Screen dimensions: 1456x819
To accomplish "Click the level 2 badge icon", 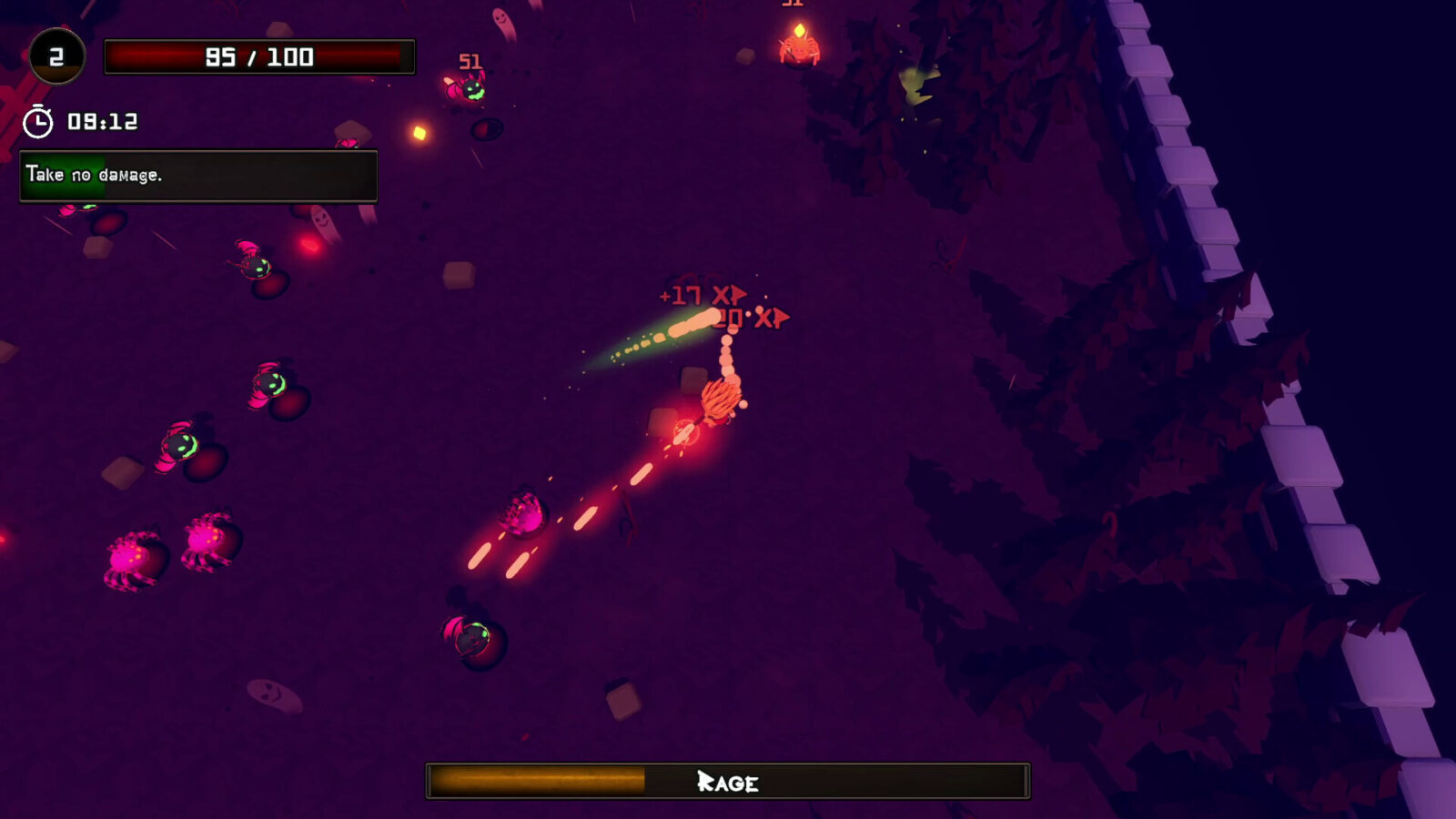I will click(57, 56).
